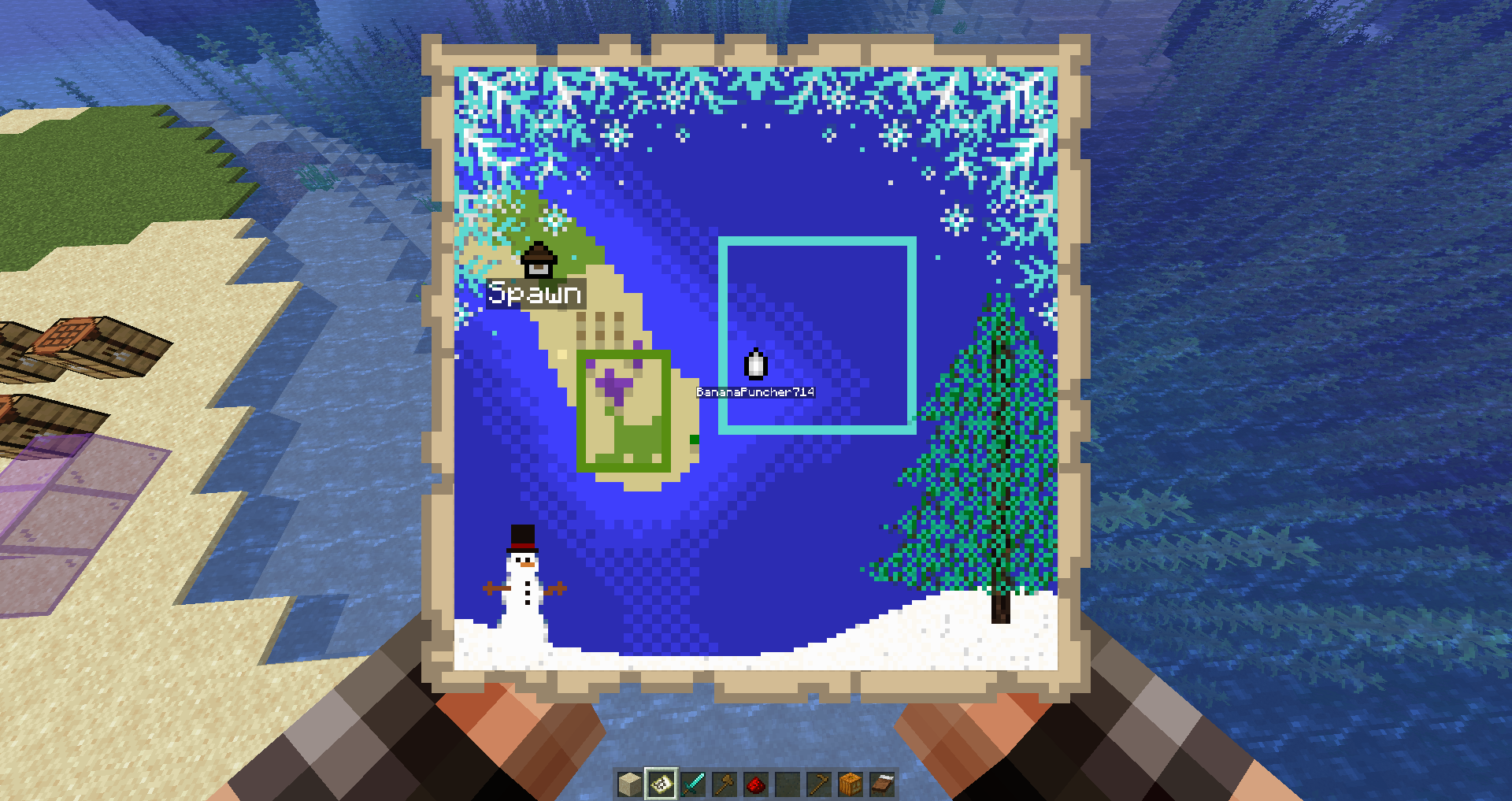Select the wooden hoe in the hotbar
This screenshot has width=1512, height=801.
(x=818, y=784)
